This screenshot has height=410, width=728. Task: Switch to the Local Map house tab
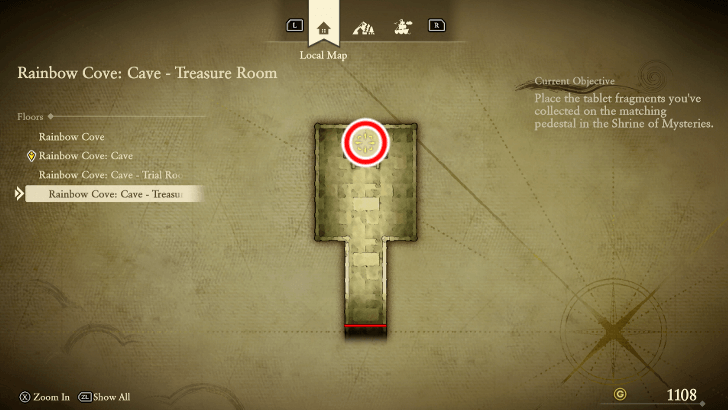[x=323, y=27]
